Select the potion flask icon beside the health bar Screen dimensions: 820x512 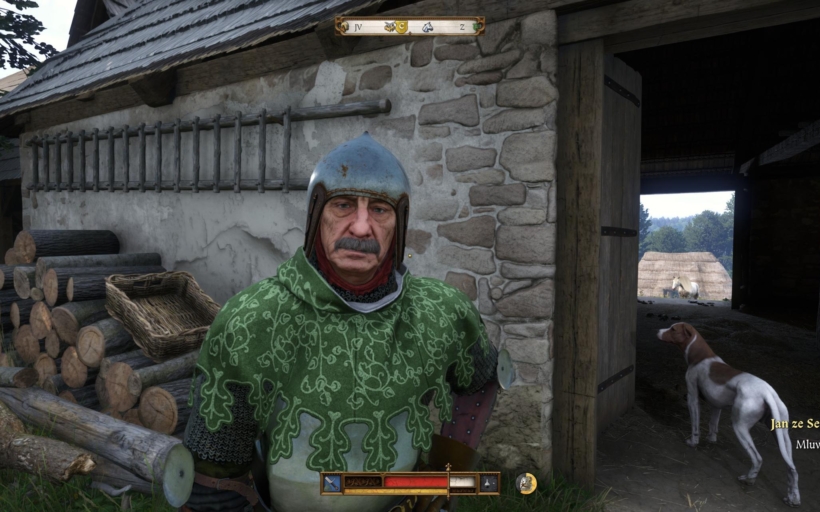[489, 483]
